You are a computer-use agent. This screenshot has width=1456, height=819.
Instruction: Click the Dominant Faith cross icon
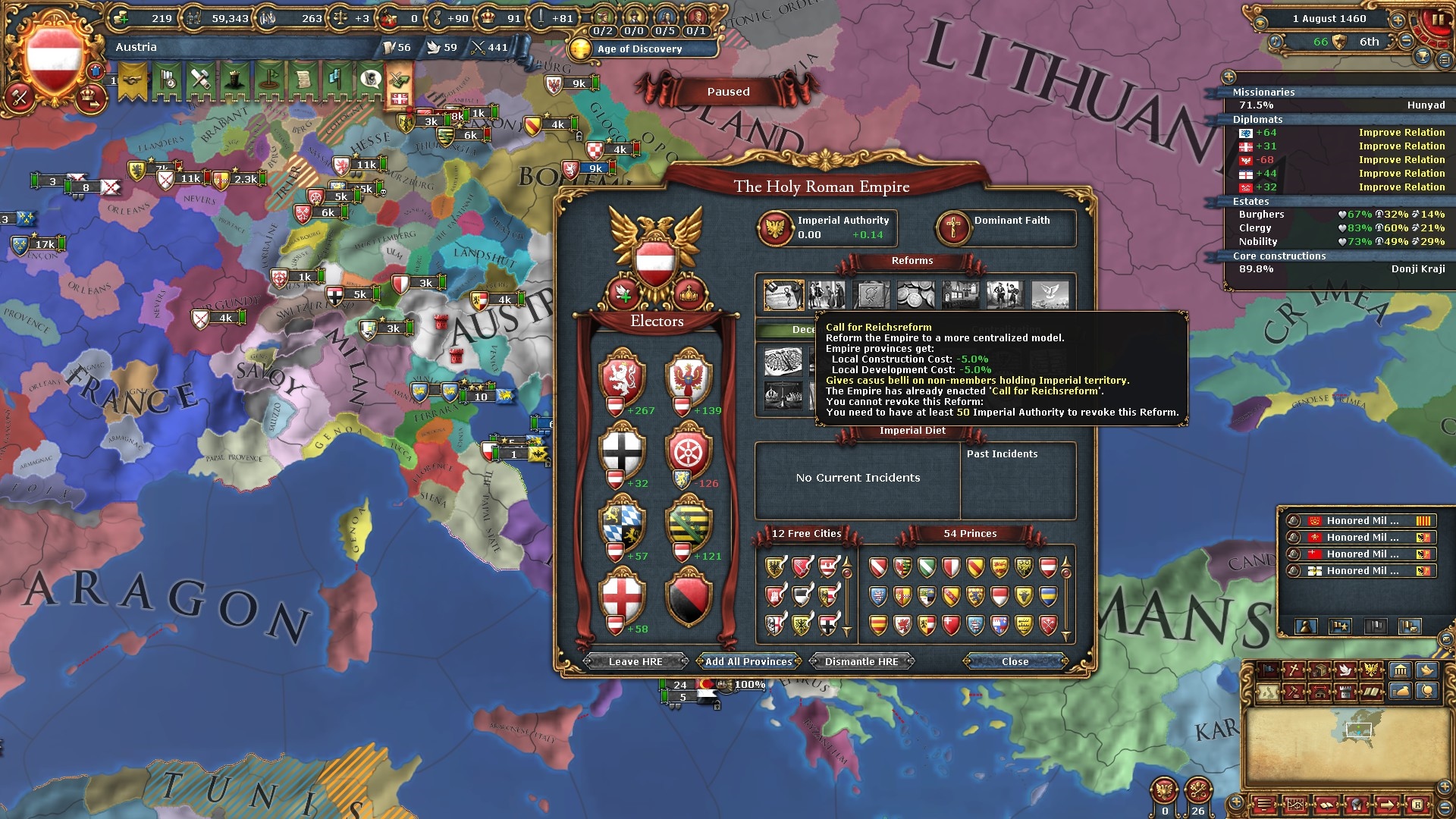953,227
